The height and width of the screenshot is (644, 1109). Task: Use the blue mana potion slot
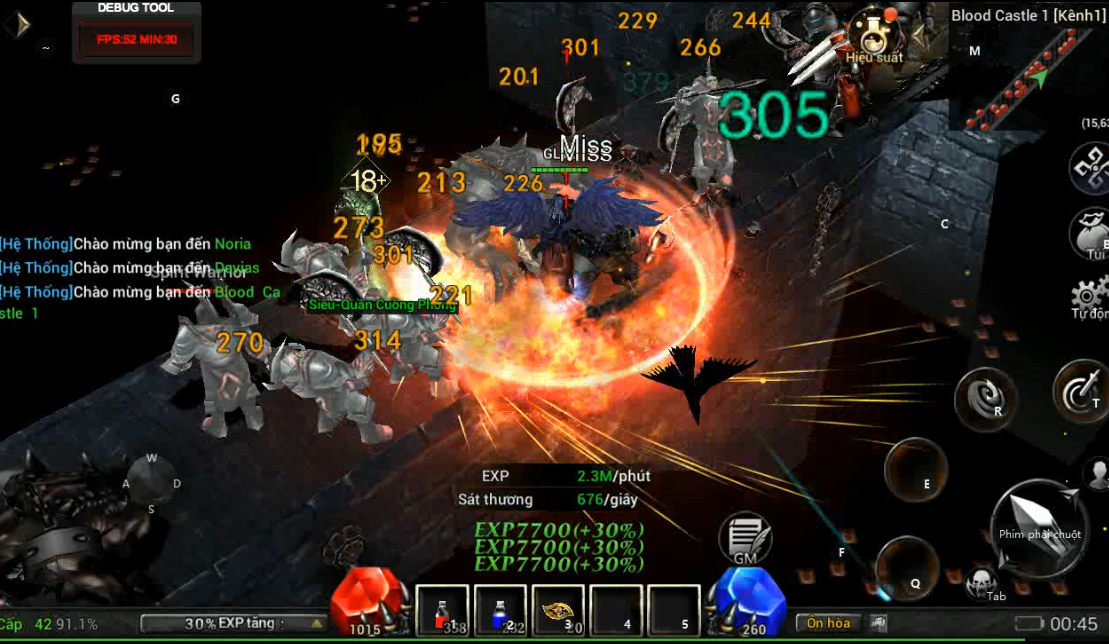coord(500,610)
